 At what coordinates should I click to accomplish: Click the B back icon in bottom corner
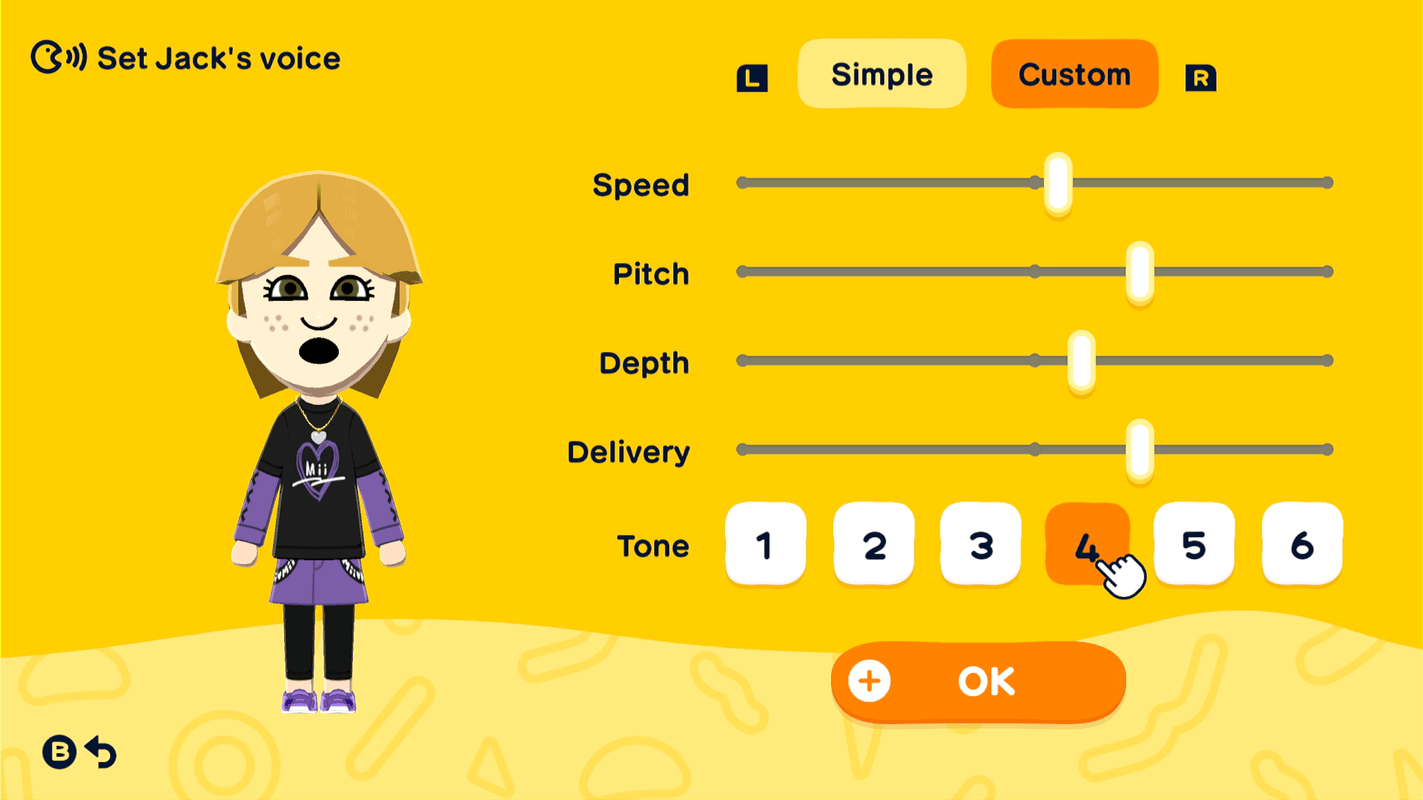click(x=60, y=753)
